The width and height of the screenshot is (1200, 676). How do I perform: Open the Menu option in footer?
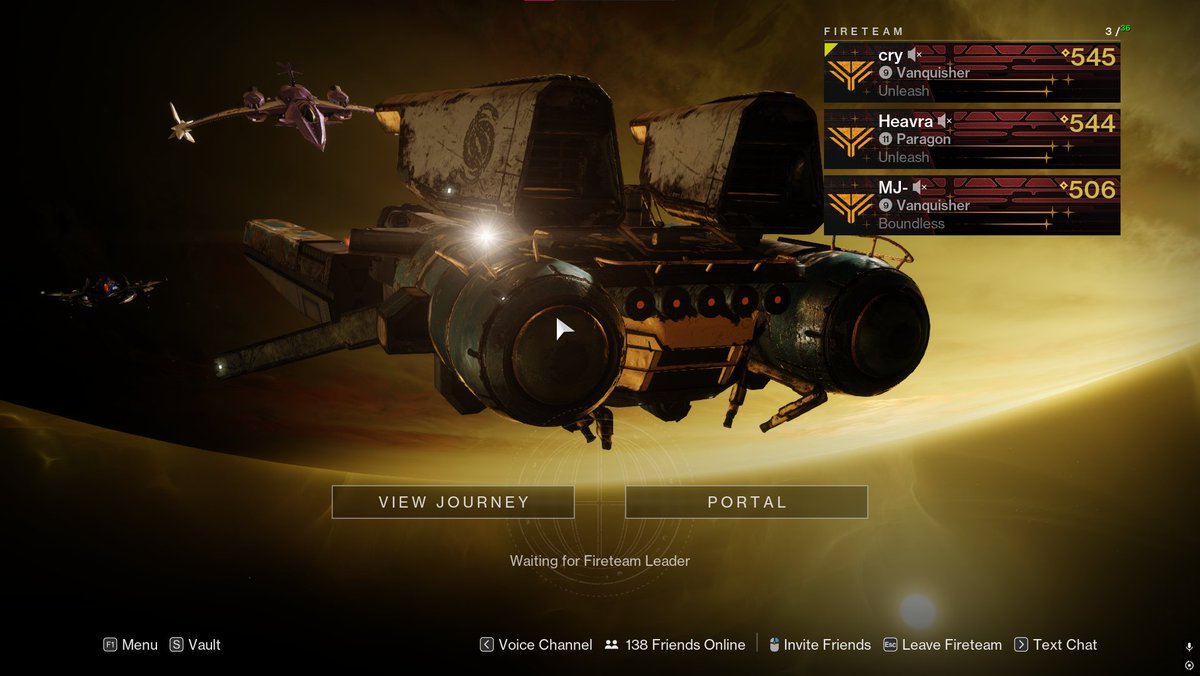pyautogui.click(x=130, y=645)
